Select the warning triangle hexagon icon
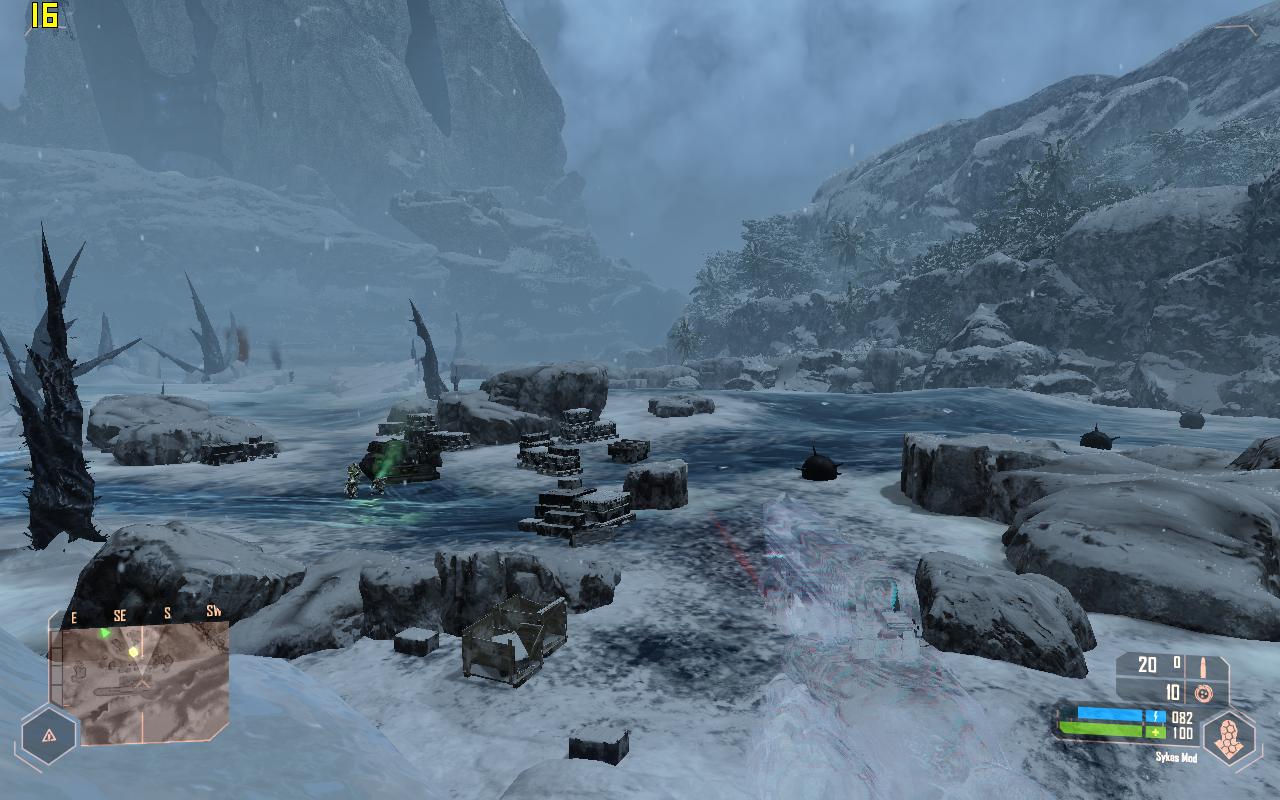 coord(49,735)
